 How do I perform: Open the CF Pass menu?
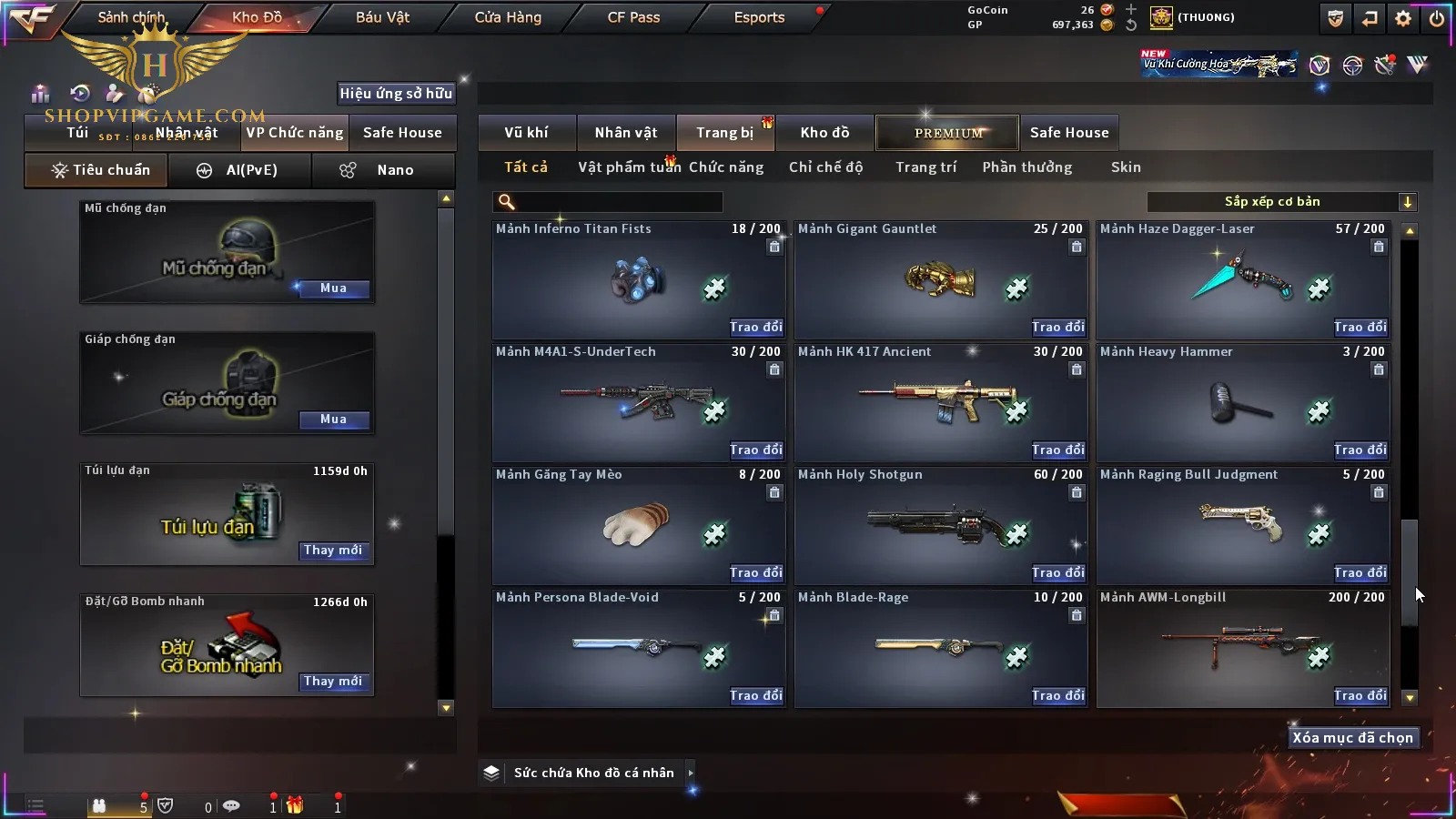(633, 17)
